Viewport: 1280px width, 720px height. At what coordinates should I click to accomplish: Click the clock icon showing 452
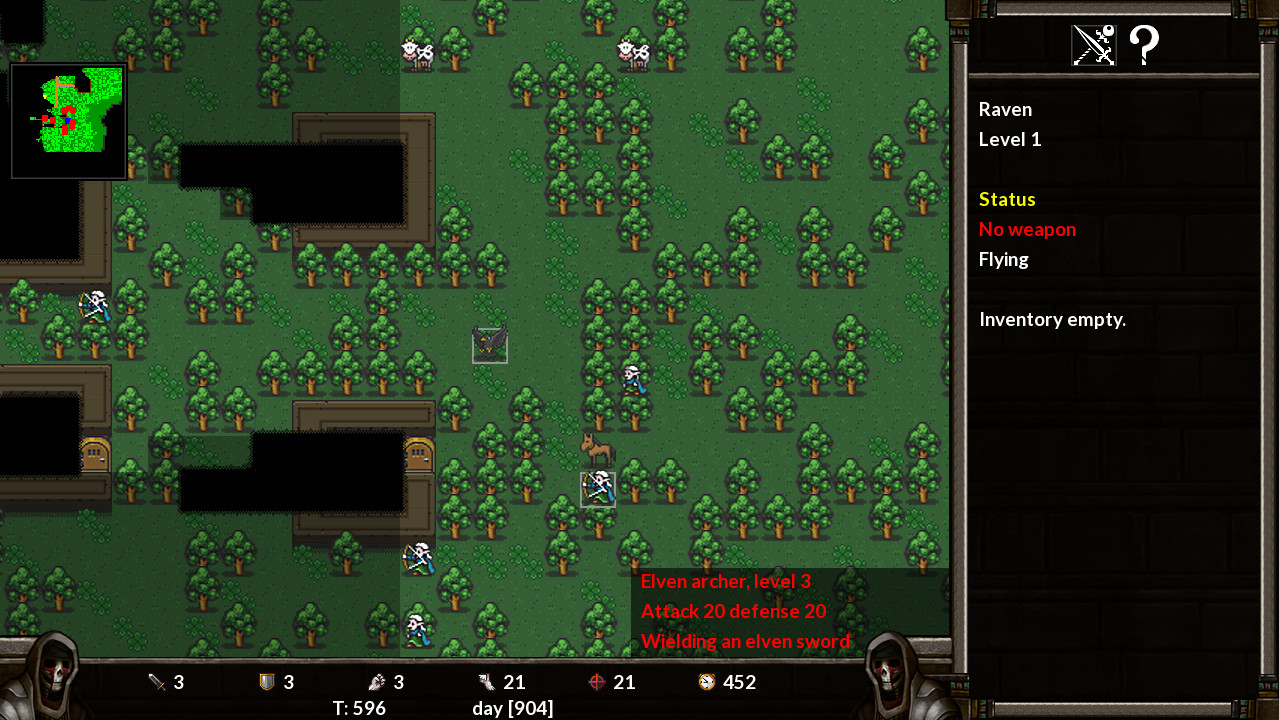pos(706,682)
